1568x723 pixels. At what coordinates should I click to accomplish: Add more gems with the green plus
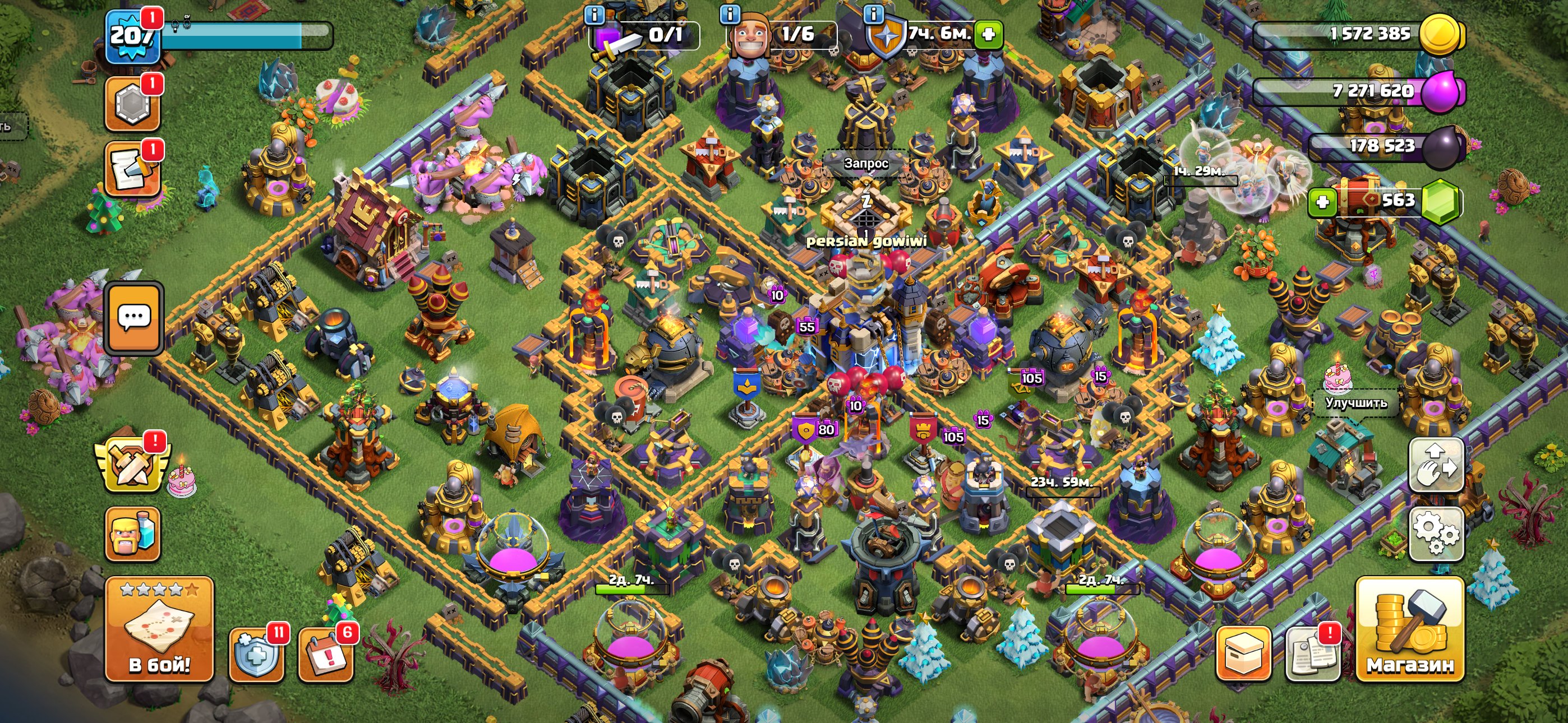point(1322,202)
